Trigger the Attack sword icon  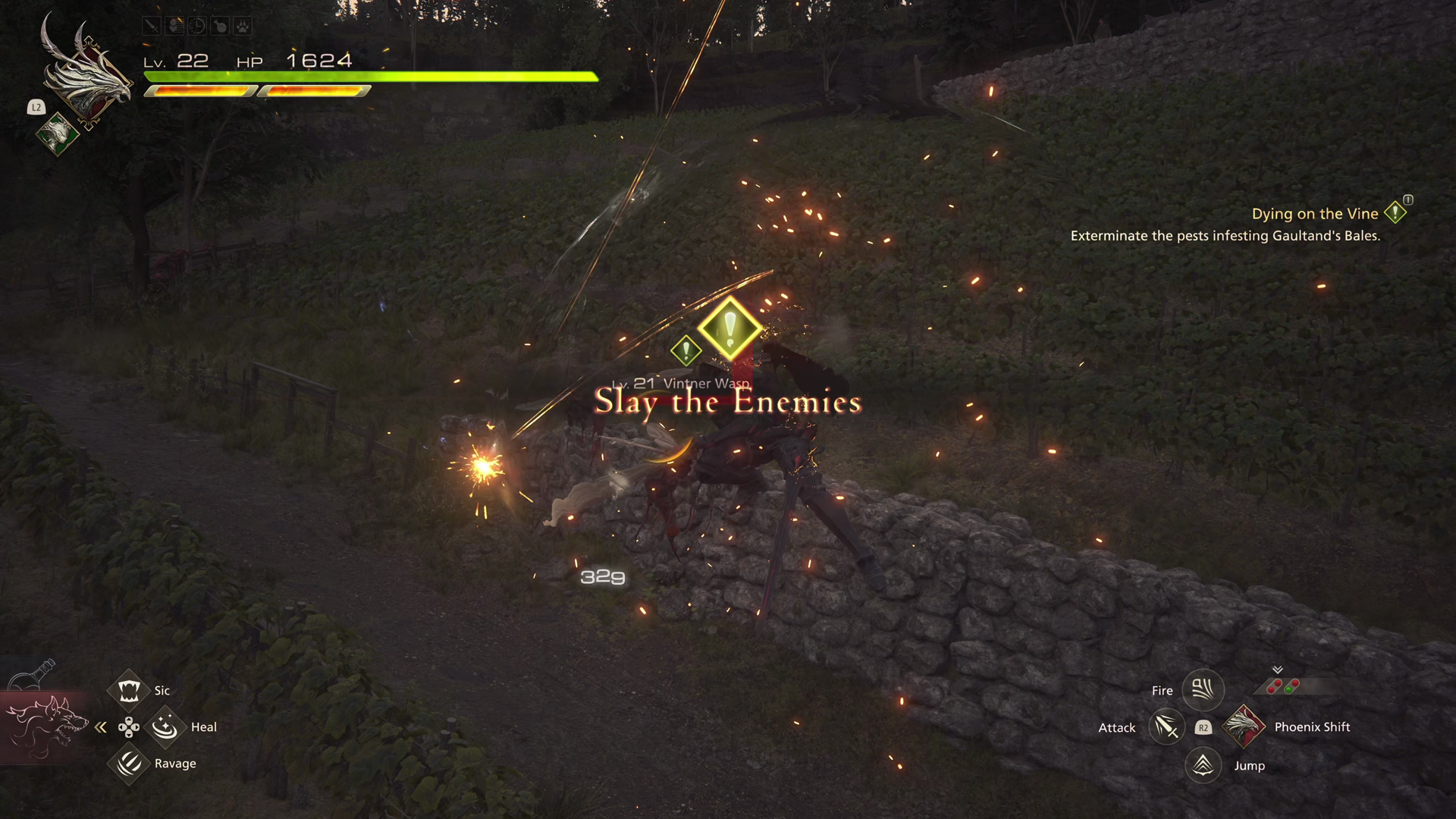pos(1166,727)
